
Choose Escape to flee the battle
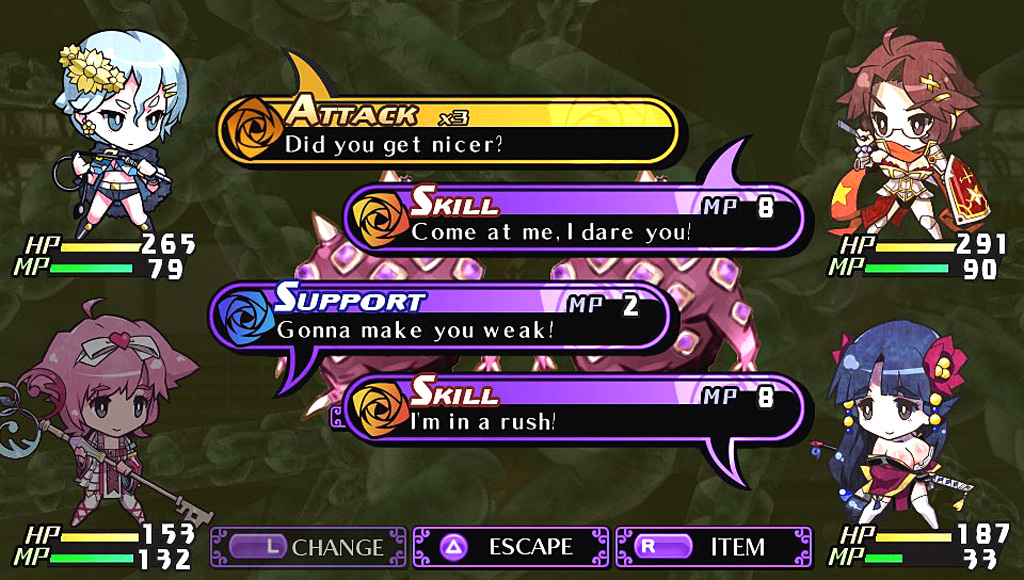(x=510, y=547)
